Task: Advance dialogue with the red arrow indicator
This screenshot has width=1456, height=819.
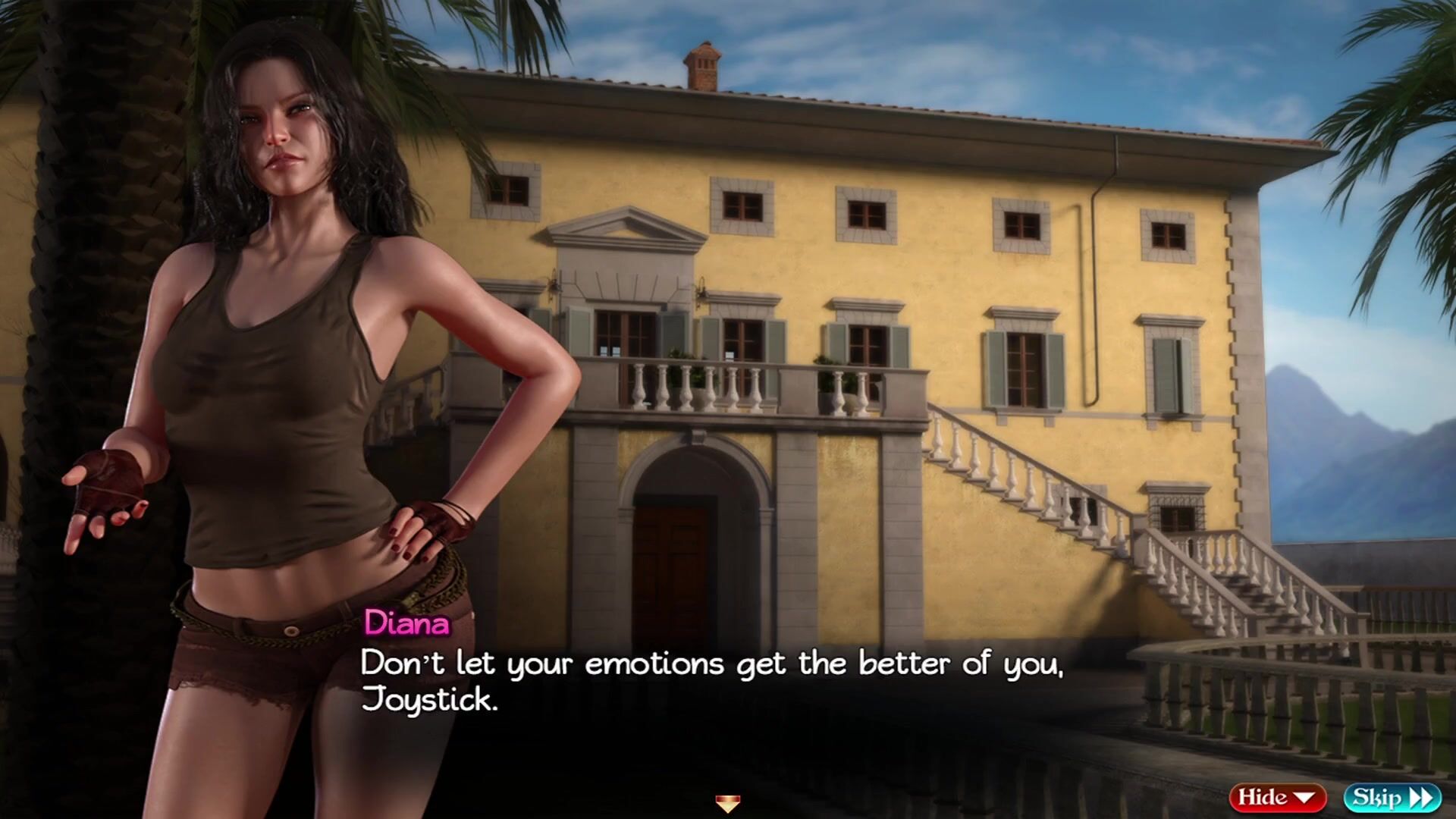Action: [x=727, y=803]
